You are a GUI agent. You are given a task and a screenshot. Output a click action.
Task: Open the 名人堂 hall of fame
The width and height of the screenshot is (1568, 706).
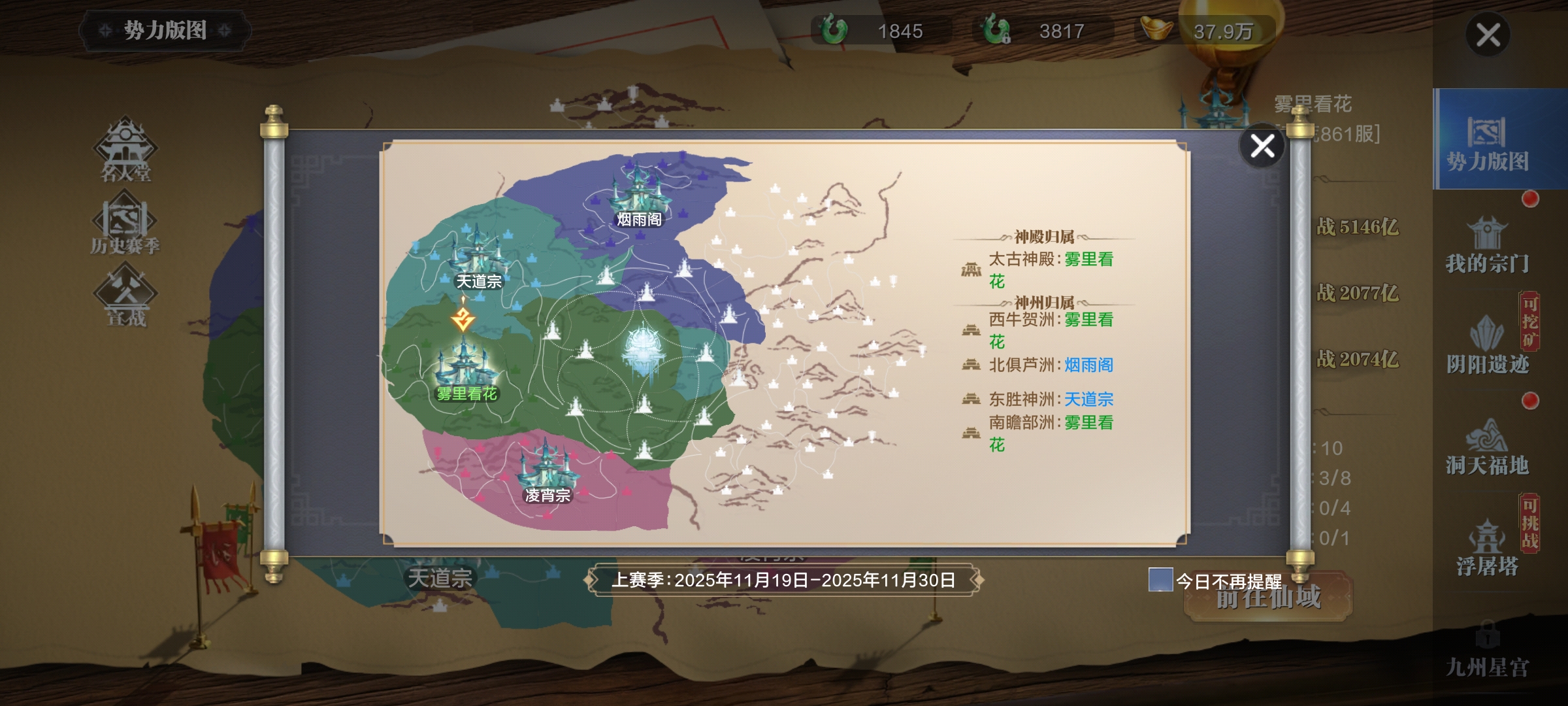pos(125,150)
